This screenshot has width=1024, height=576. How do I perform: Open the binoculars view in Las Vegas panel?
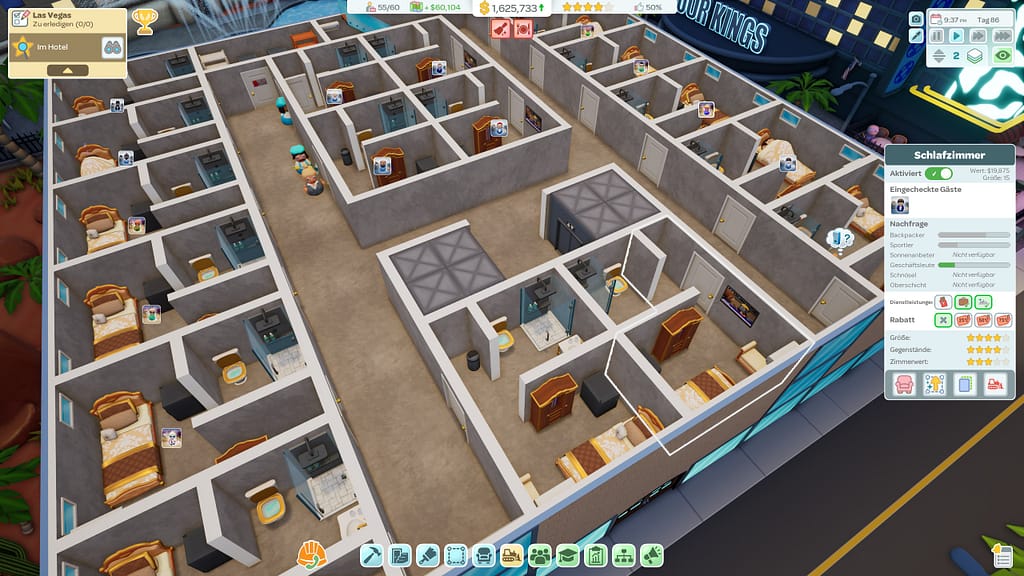point(112,47)
